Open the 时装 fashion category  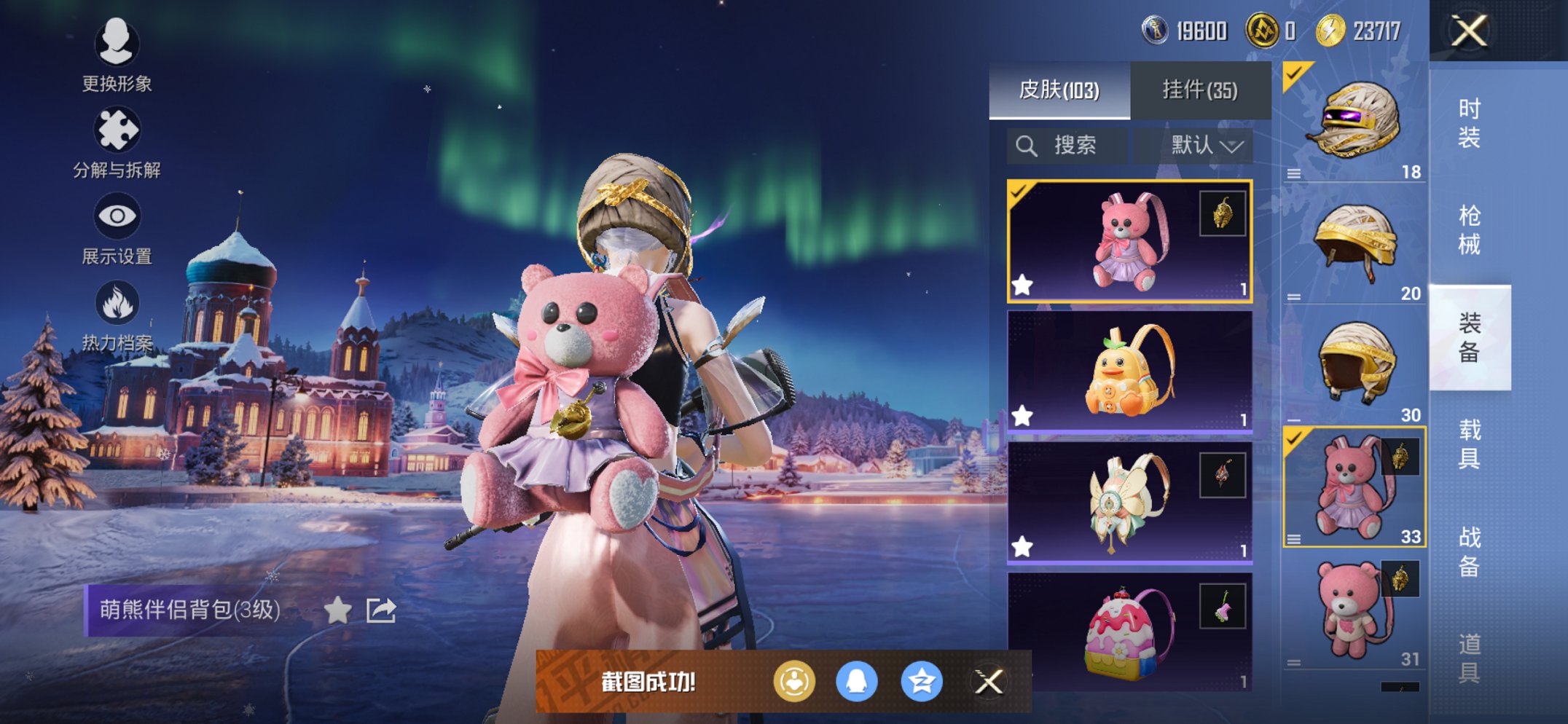(1469, 122)
